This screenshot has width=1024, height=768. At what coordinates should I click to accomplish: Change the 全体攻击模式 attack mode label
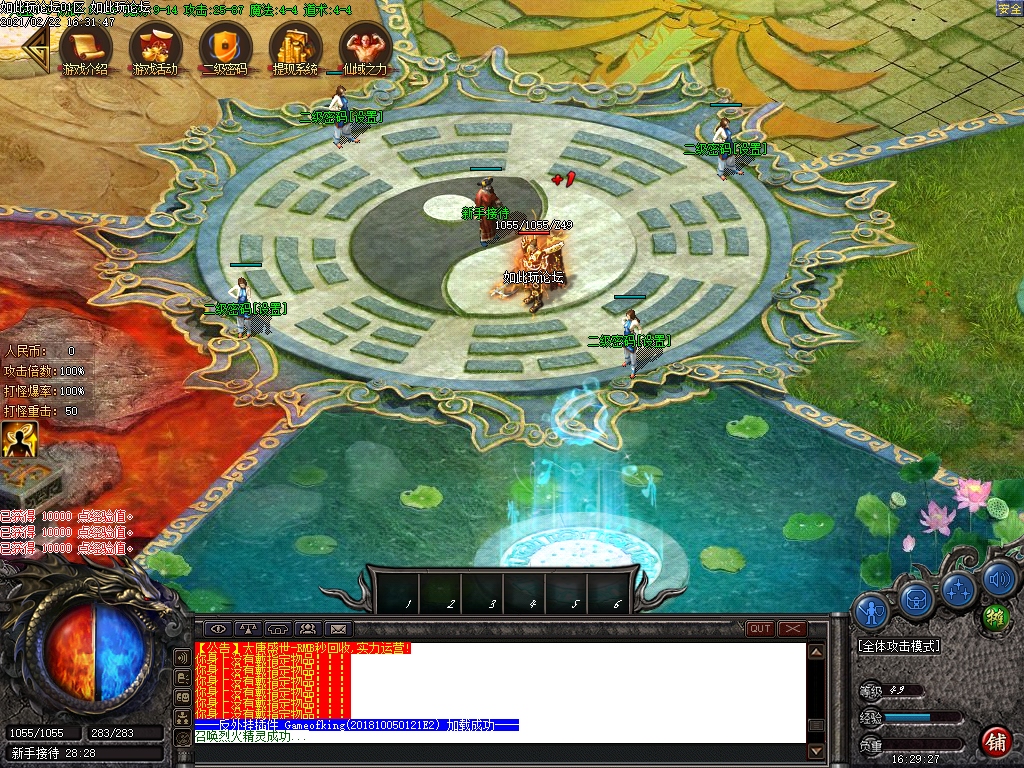coord(899,646)
